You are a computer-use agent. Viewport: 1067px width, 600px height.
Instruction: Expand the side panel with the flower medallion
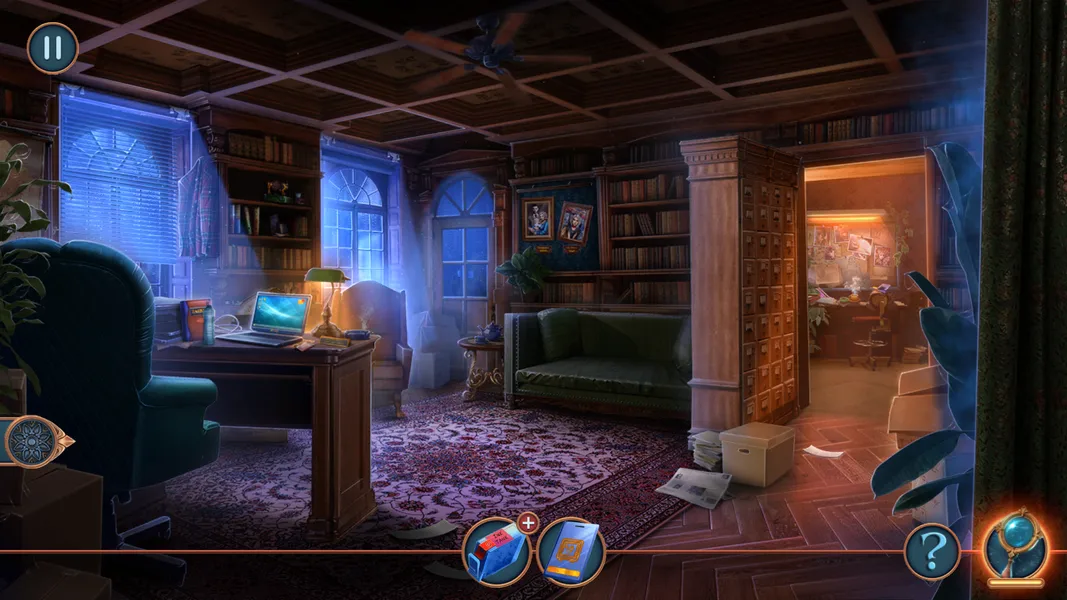pyautogui.click(x=35, y=441)
